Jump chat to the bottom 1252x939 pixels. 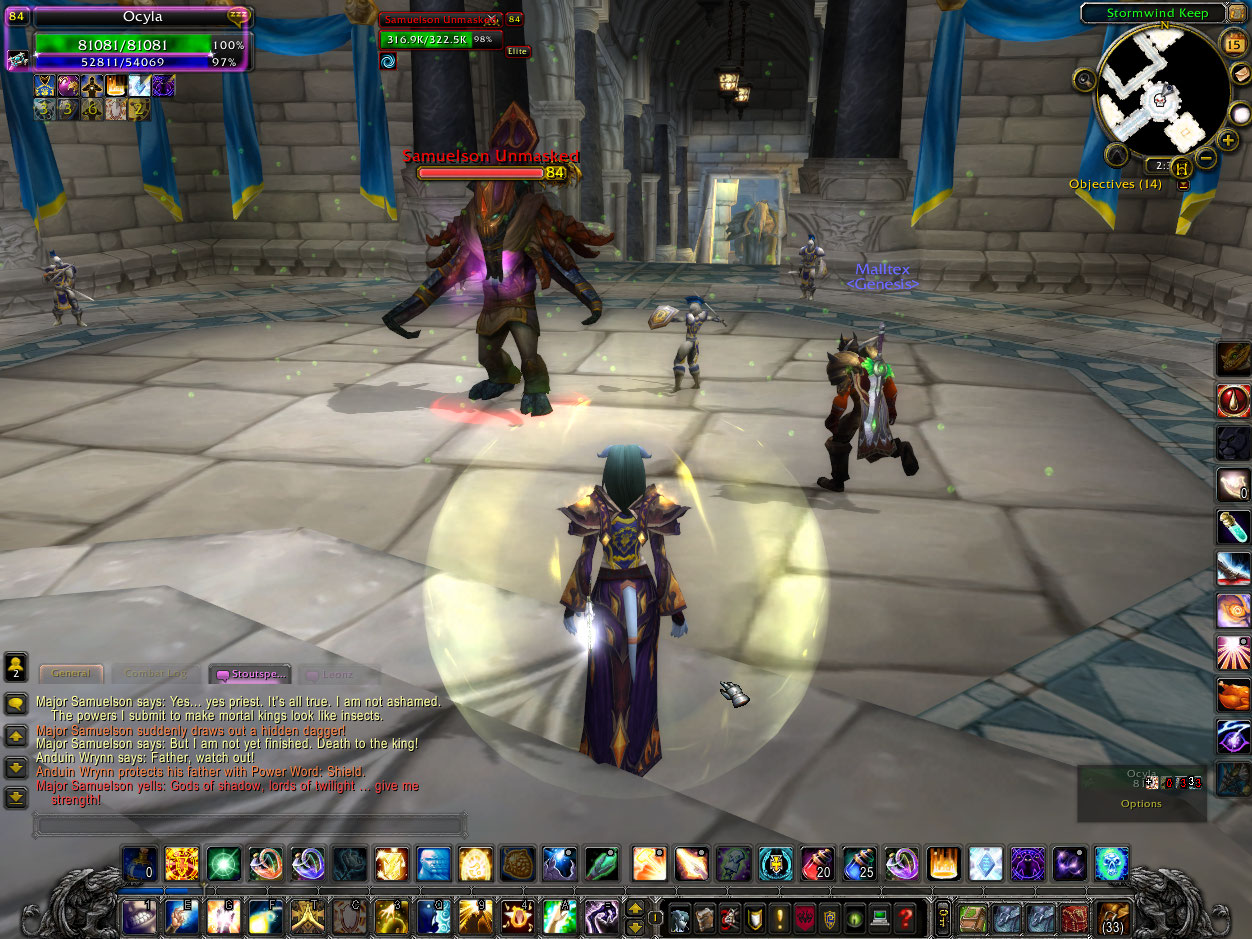pyautogui.click(x=16, y=798)
